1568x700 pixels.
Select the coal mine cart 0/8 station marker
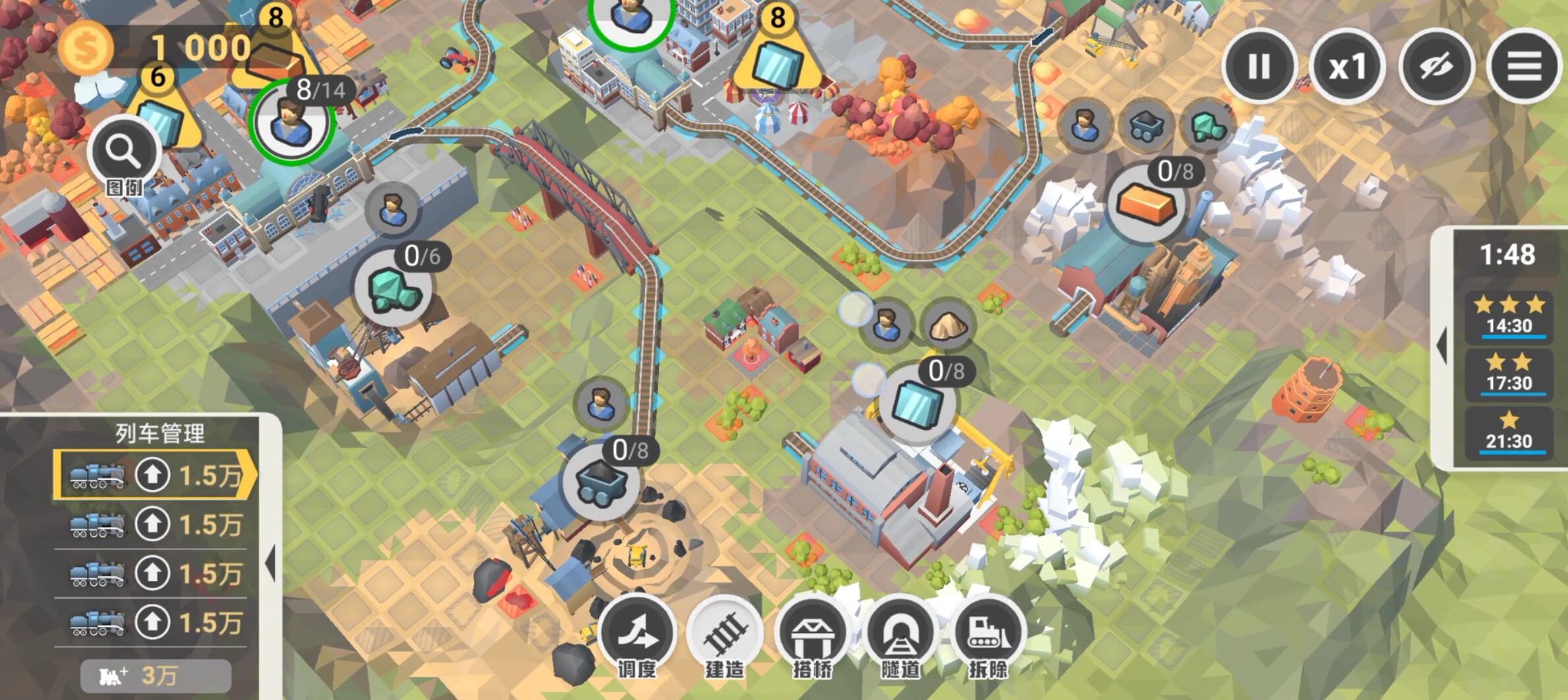click(x=601, y=483)
